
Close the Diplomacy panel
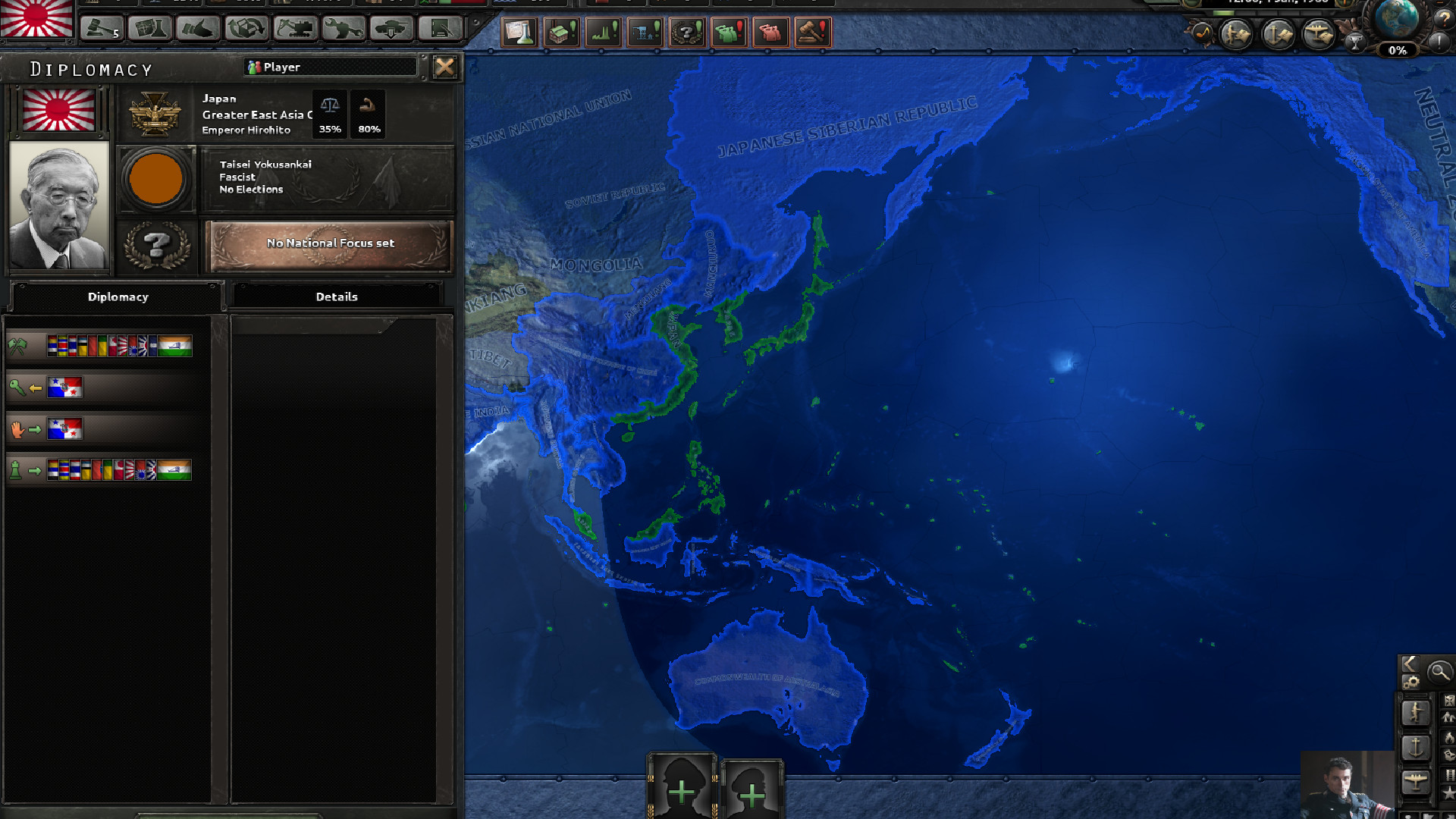click(x=444, y=67)
